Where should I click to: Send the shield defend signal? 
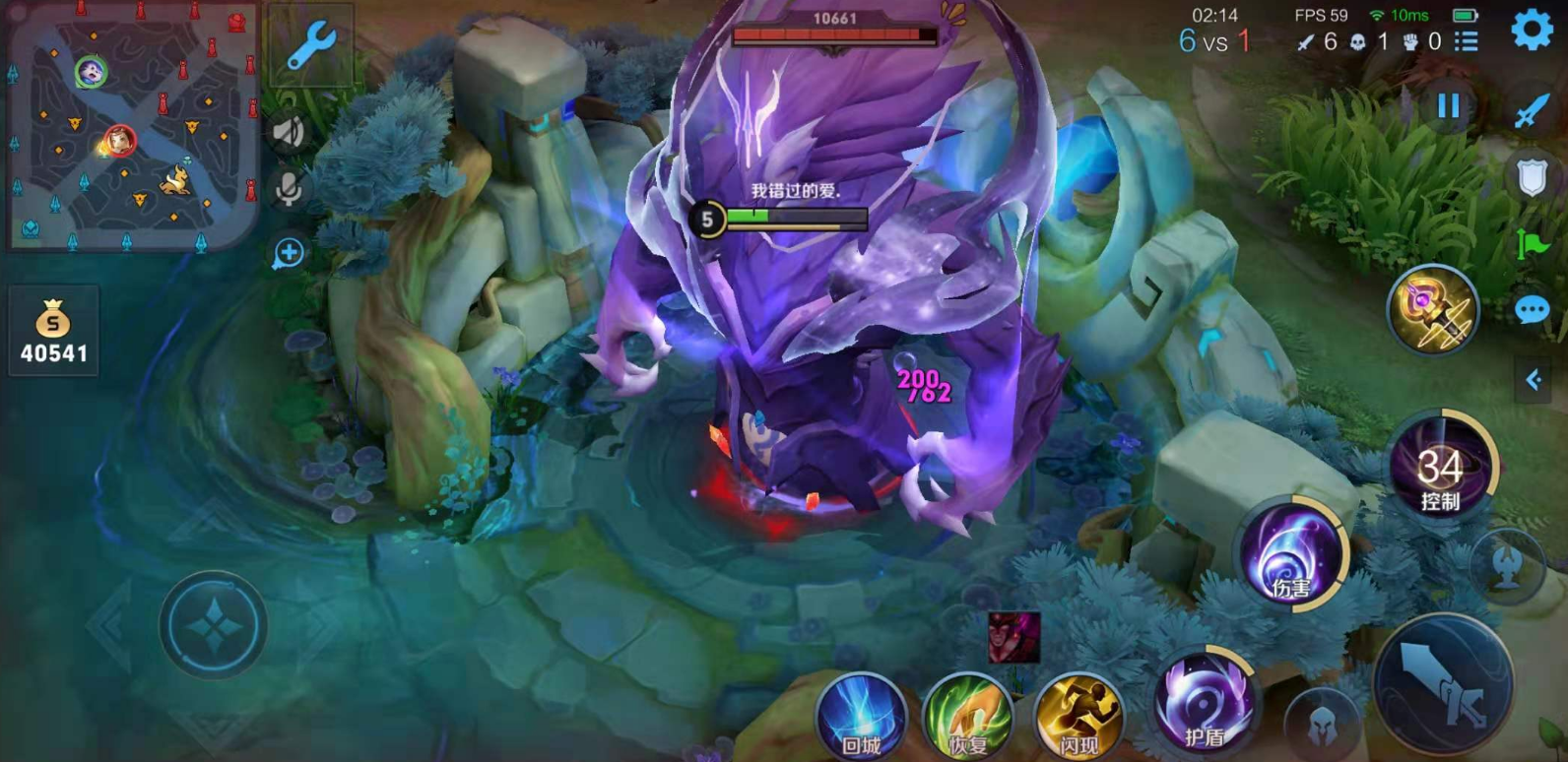click(x=1532, y=177)
